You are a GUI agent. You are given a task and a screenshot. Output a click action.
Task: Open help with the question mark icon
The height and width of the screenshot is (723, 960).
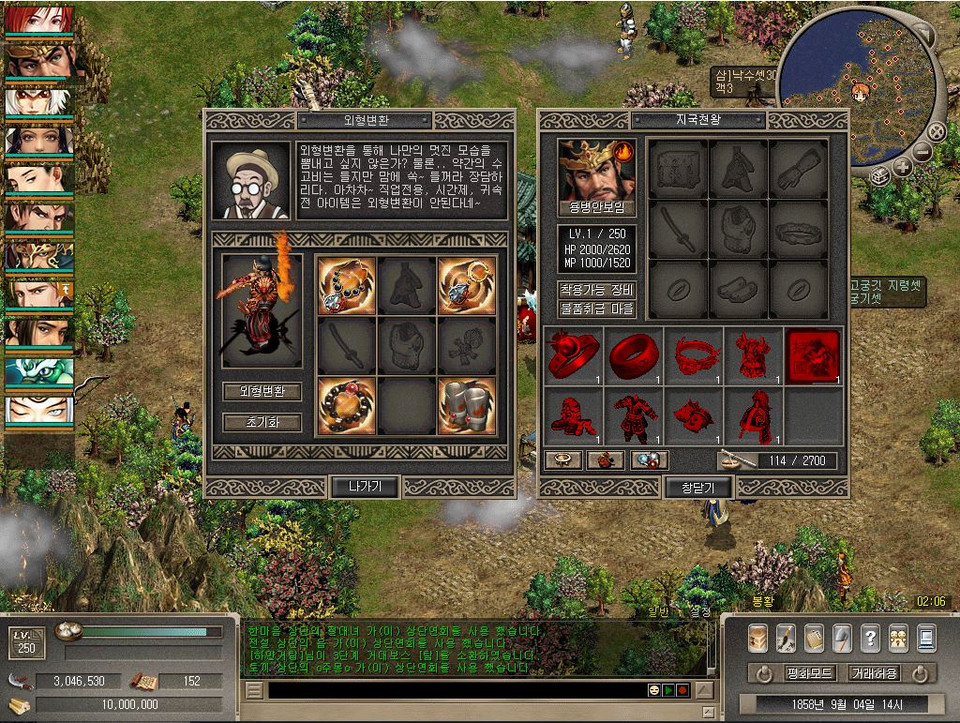coord(870,637)
